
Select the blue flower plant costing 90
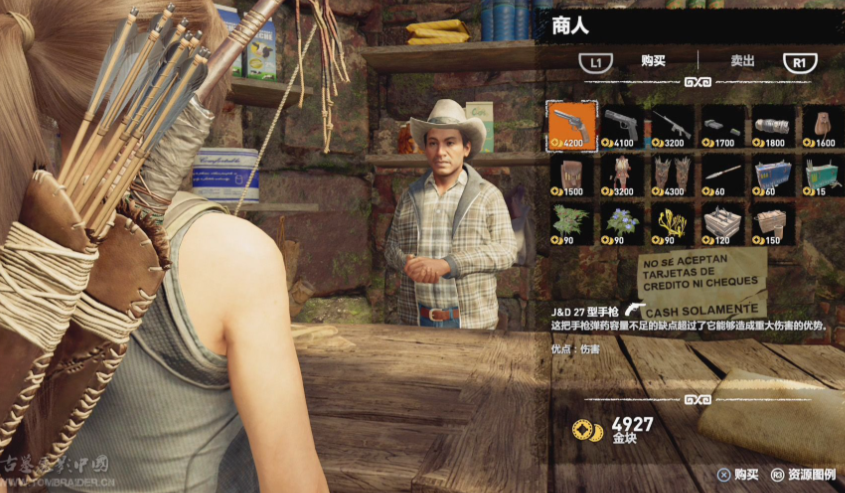[x=622, y=224]
